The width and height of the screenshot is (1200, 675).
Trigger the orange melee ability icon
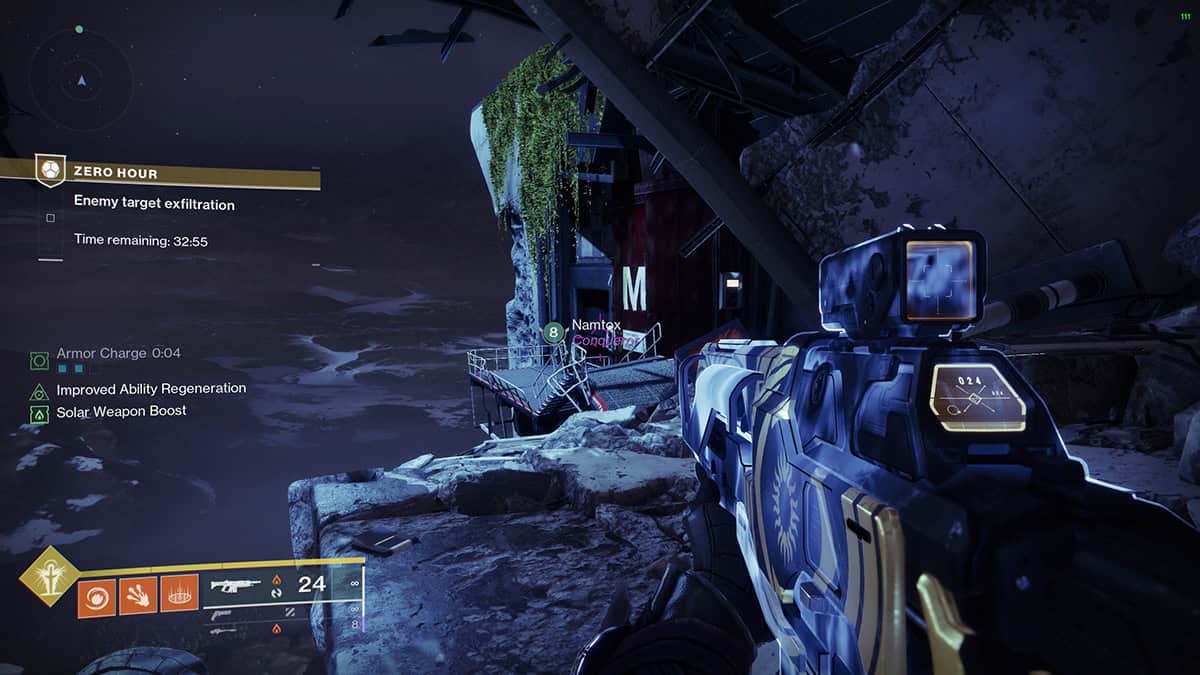click(x=138, y=594)
